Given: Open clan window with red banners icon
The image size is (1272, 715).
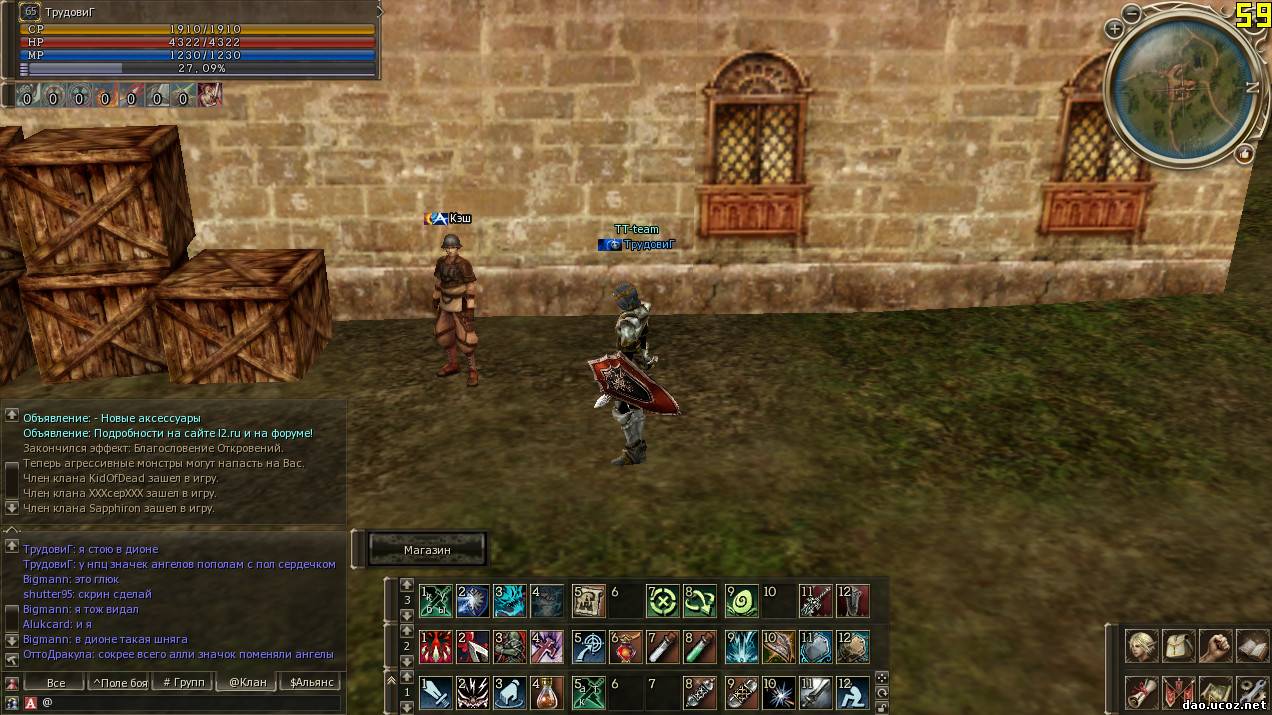Looking at the screenshot, I should pos(1178,692).
